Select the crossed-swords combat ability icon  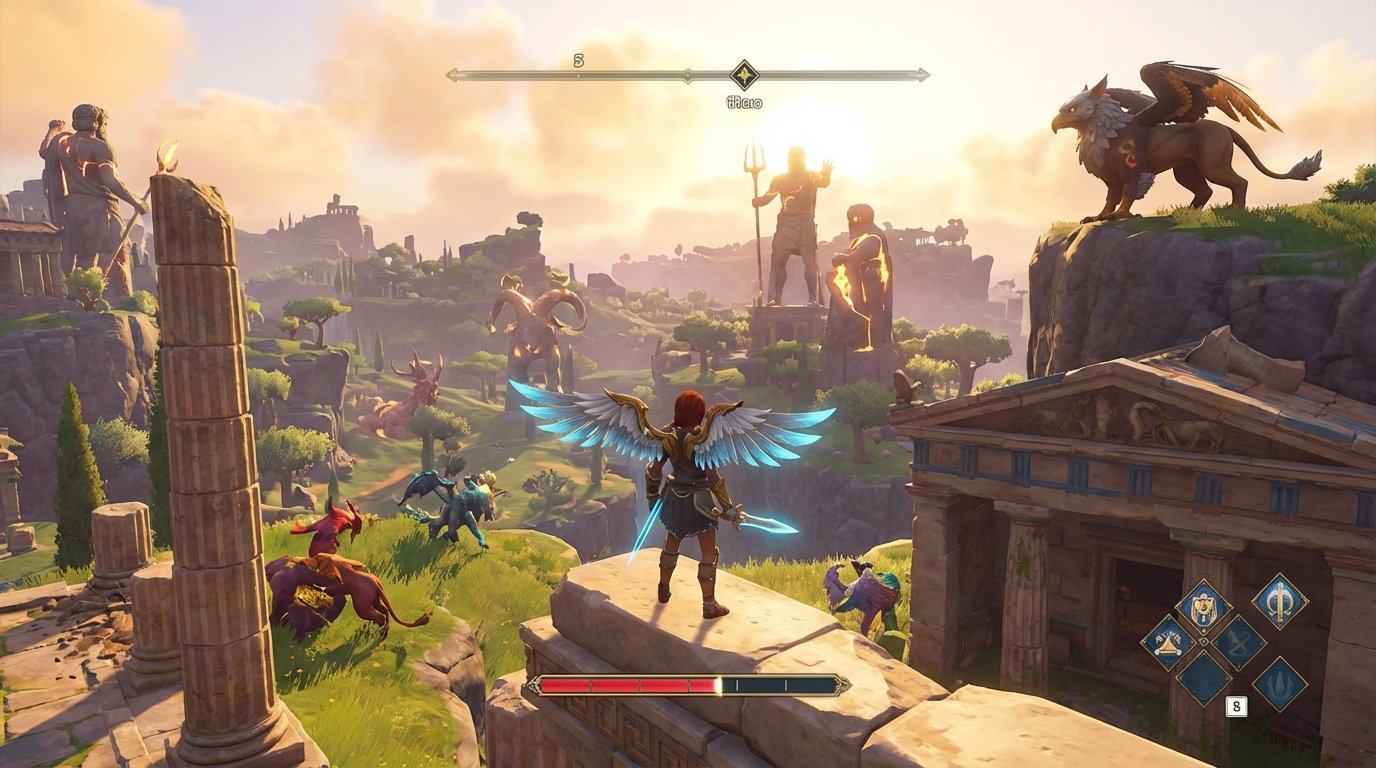coord(1237,642)
